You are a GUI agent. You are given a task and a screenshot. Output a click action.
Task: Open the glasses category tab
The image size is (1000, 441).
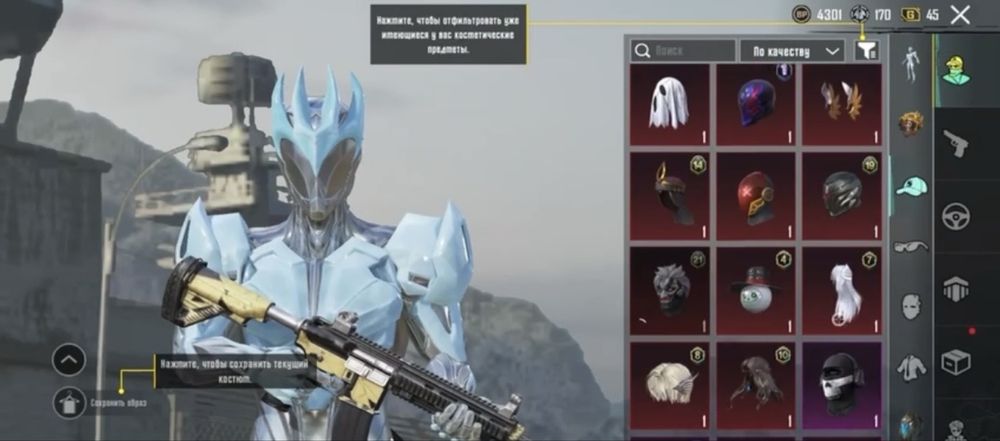(911, 246)
